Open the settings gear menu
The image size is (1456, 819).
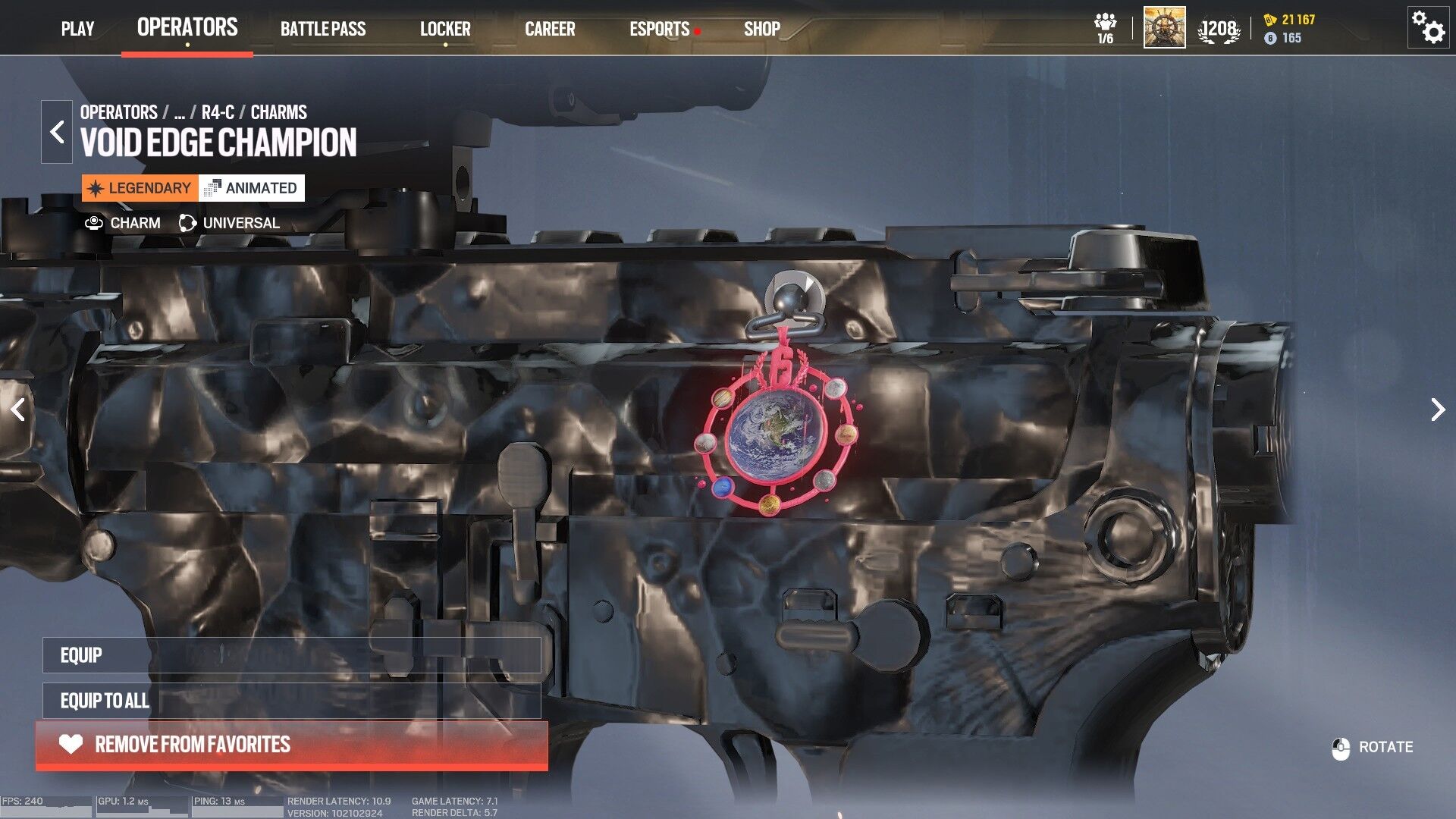[x=1428, y=28]
